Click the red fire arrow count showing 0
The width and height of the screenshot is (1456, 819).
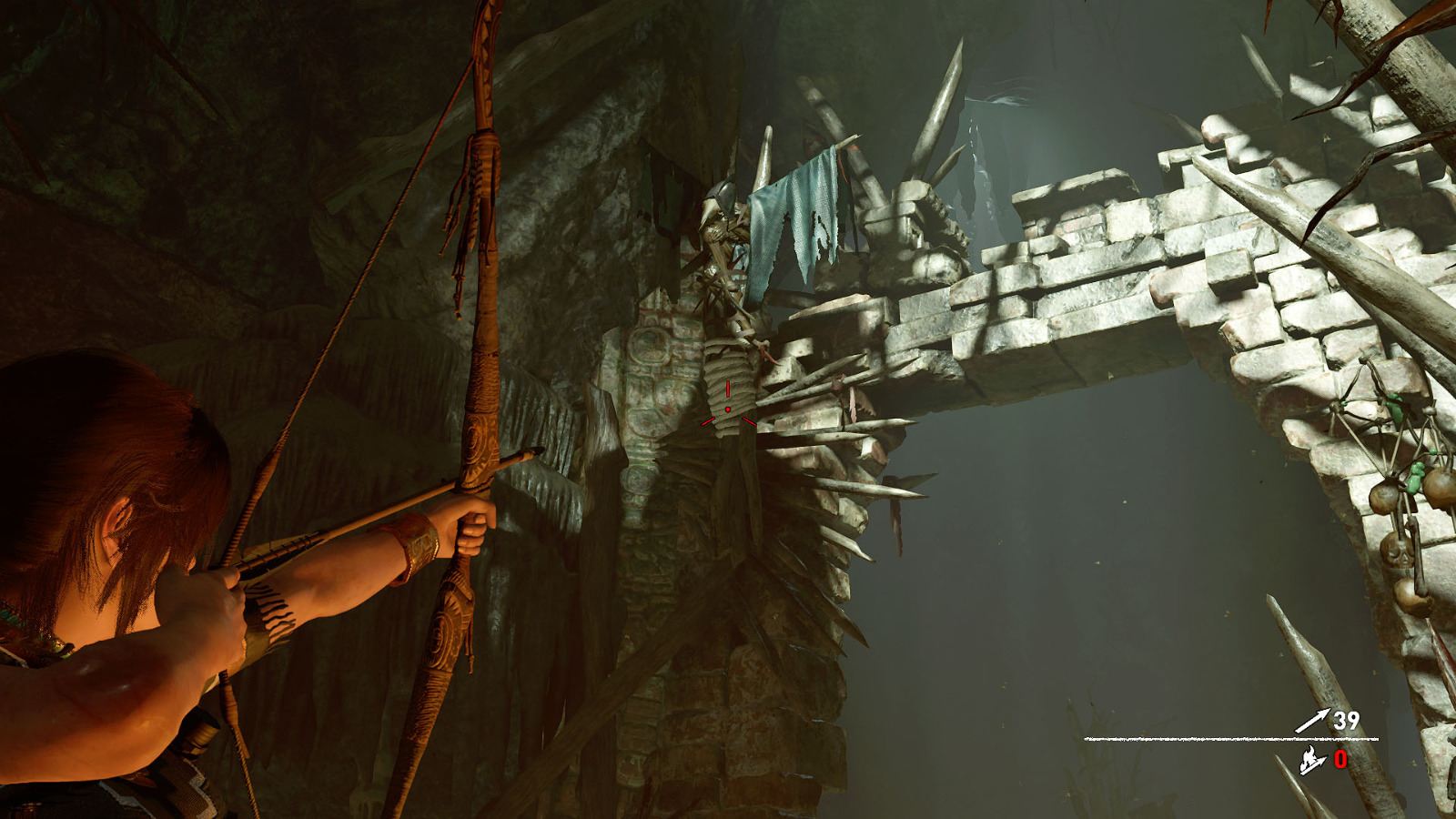click(x=1340, y=758)
